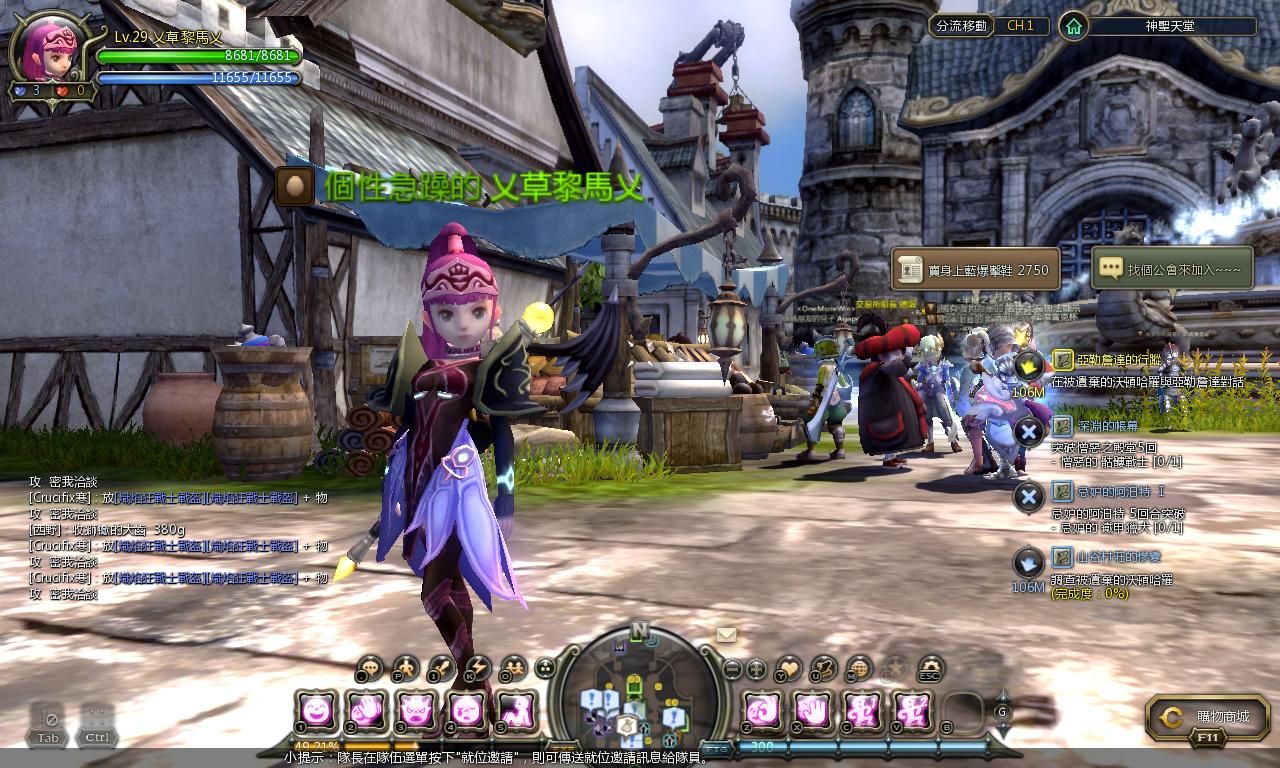This screenshot has width=1280, height=768.
Task: Open the unread mail envelope icon
Action: (726, 635)
